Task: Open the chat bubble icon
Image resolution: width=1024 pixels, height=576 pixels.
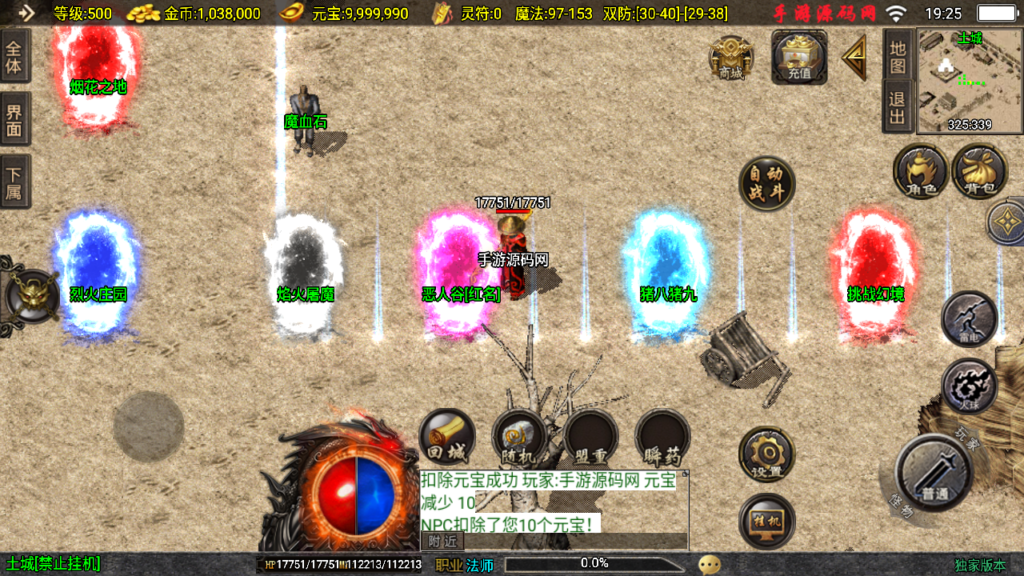Action: [x=710, y=564]
